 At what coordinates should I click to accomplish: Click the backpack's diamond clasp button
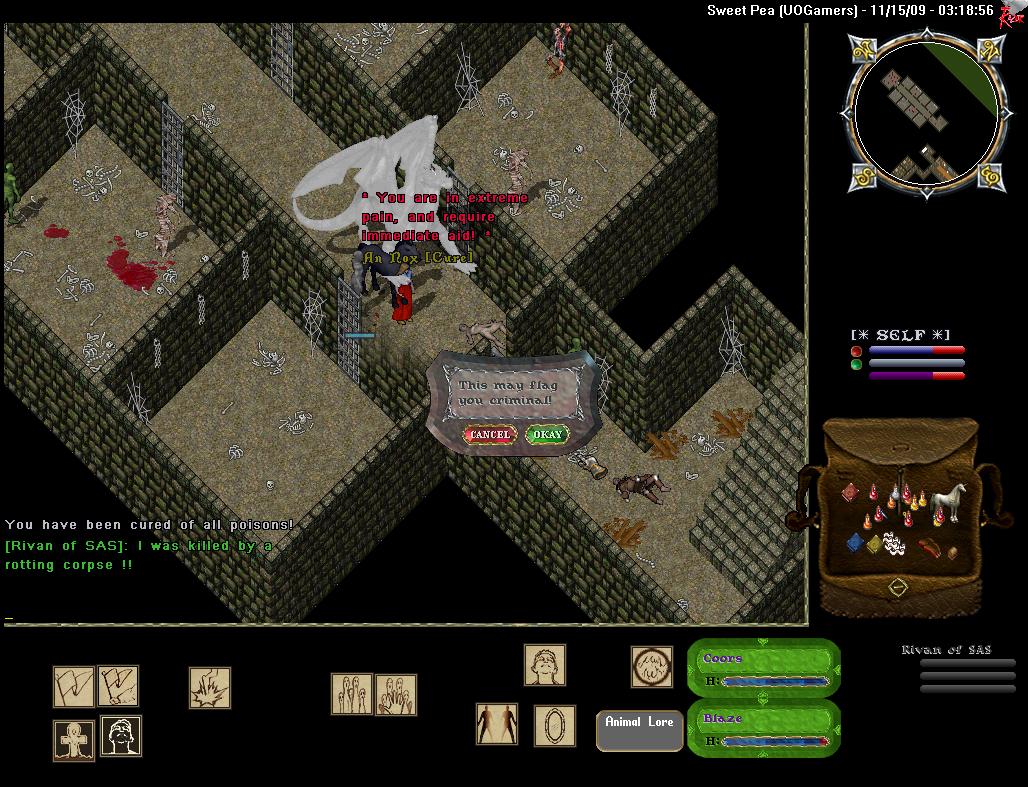897,587
